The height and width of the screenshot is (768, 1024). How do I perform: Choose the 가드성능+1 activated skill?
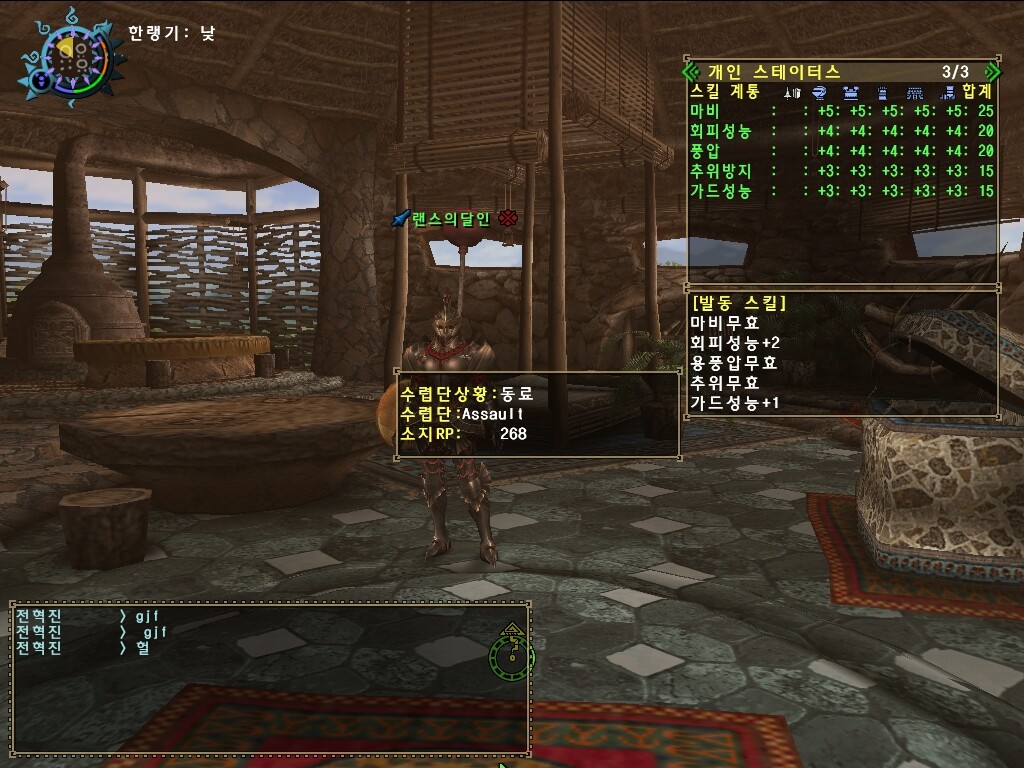pyautogui.click(x=735, y=403)
